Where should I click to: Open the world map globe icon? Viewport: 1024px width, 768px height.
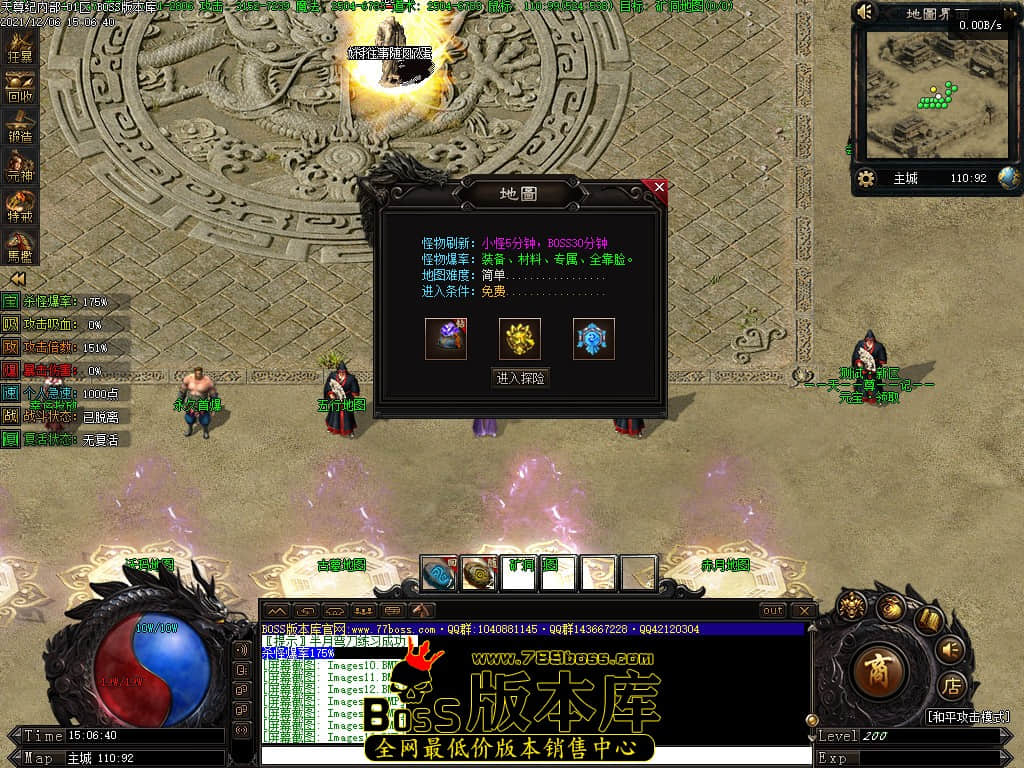coord(1008,178)
